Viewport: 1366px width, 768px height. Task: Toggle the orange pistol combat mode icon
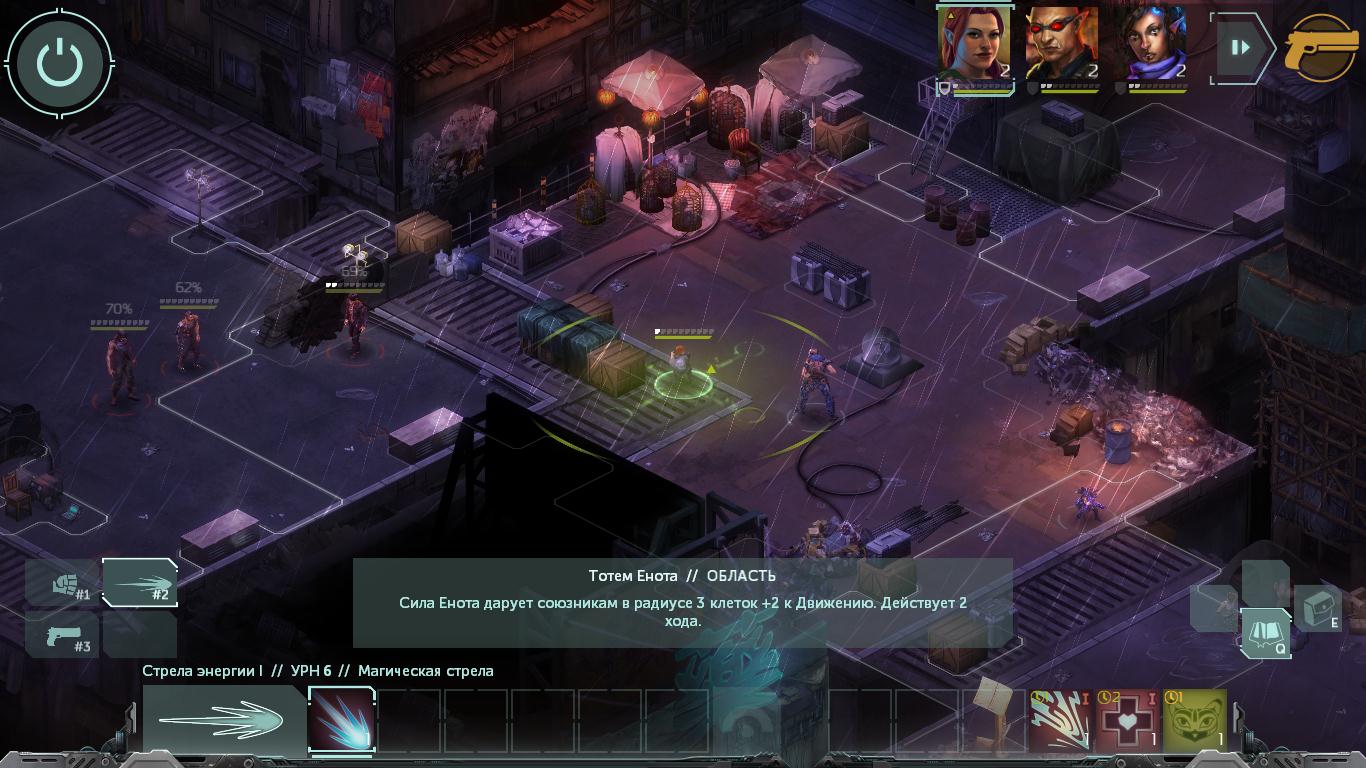click(x=1321, y=47)
